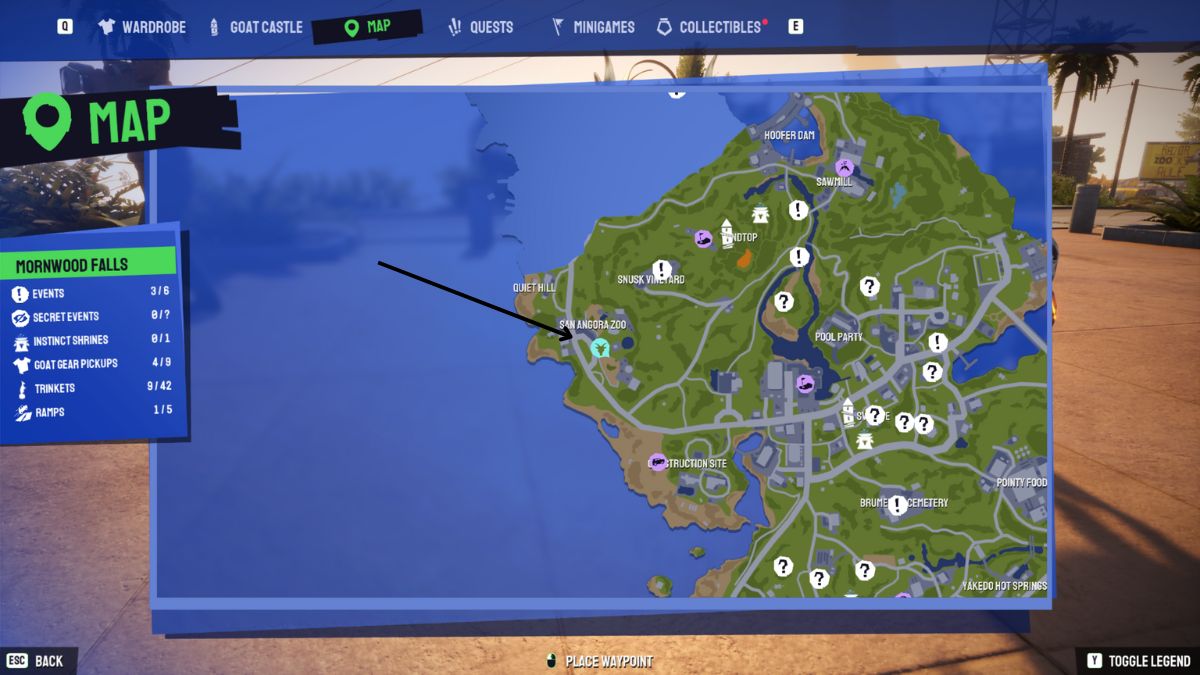
Task: Switch to the Goat Castle tab
Action: 255,27
